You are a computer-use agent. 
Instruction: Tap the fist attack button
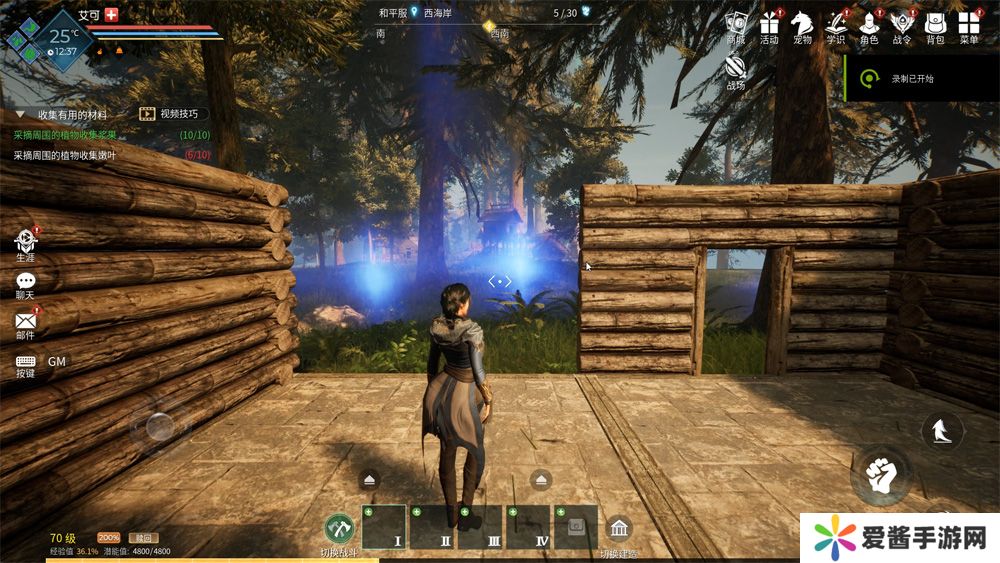pyautogui.click(x=880, y=475)
